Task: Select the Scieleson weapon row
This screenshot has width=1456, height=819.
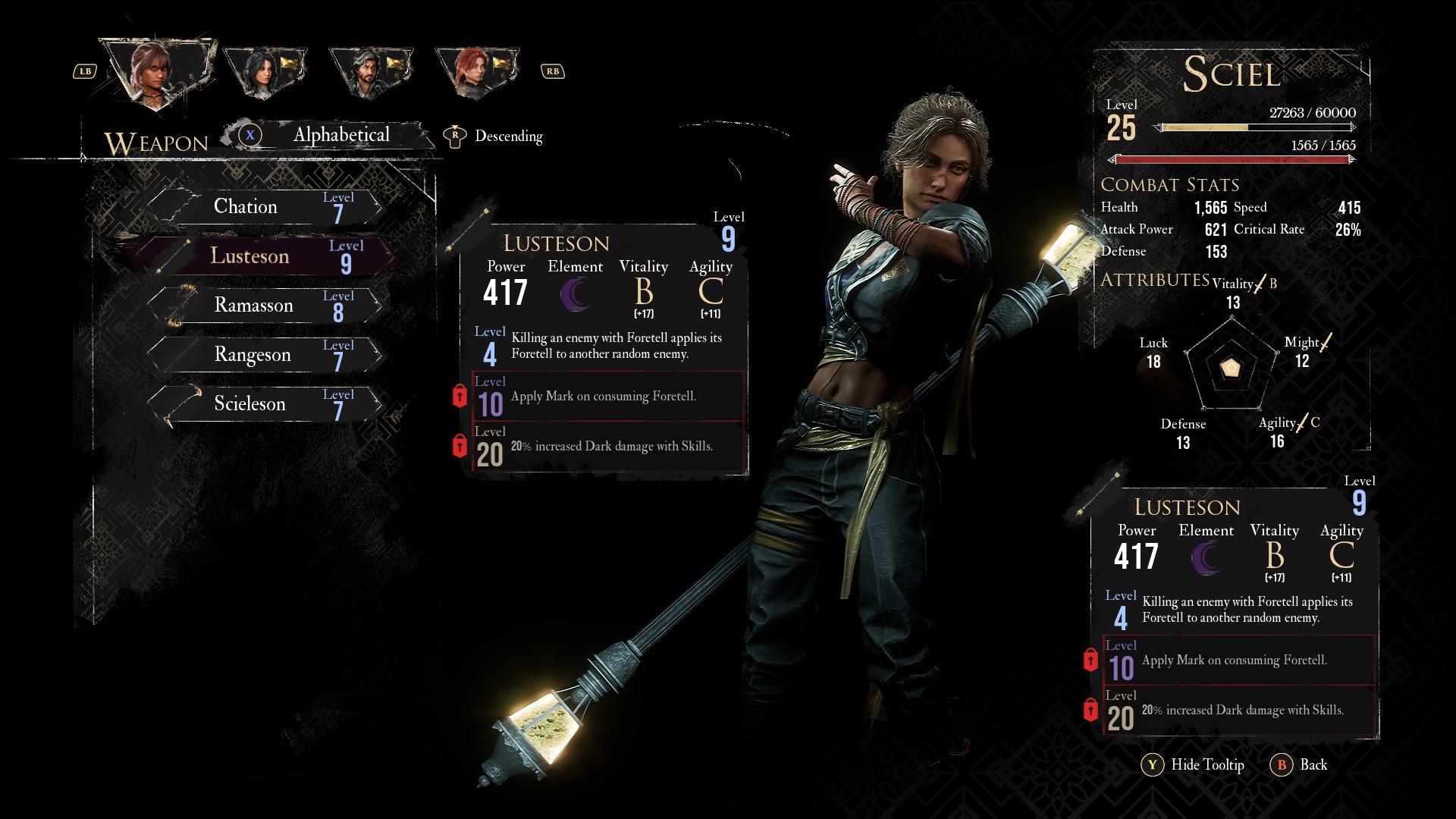Action: click(265, 403)
